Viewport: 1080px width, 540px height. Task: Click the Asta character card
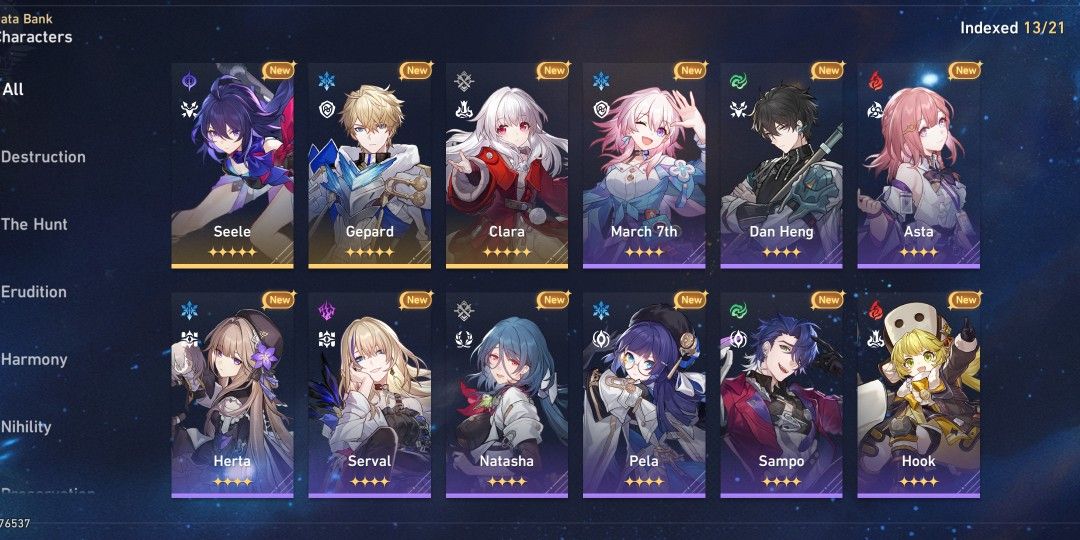tap(918, 165)
